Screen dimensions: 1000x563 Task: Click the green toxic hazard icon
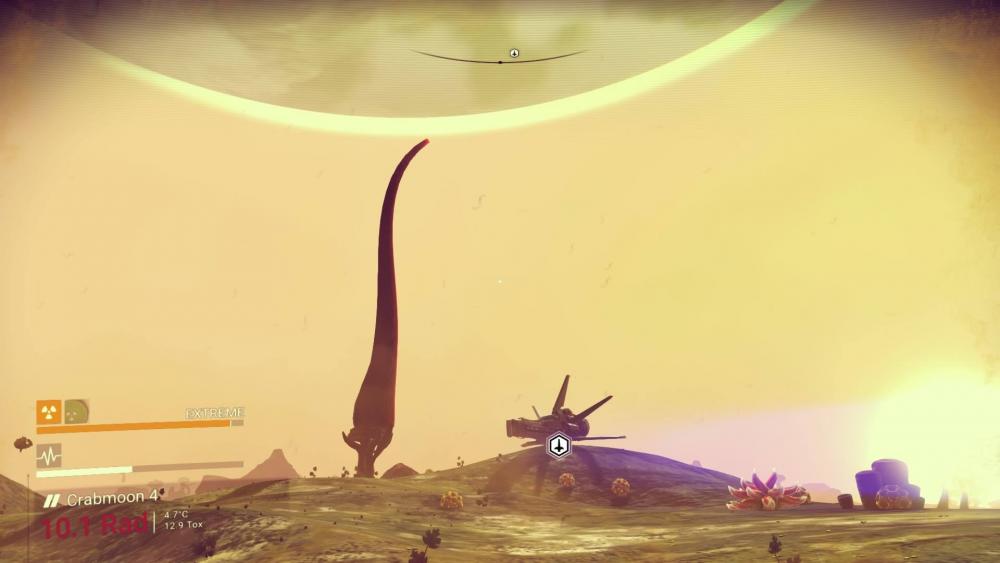coord(77,410)
